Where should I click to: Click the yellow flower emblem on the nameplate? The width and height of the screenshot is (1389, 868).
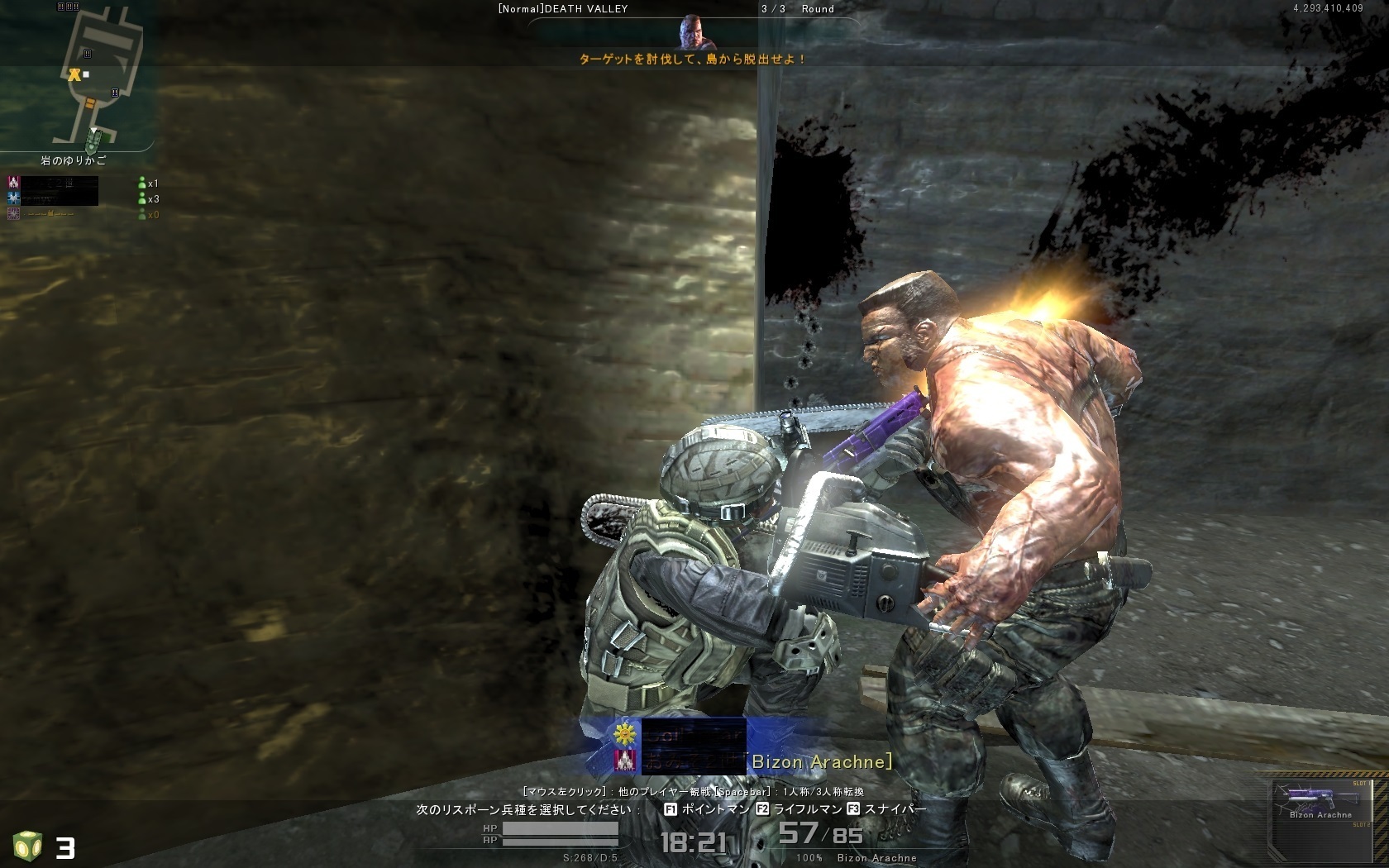pos(626,732)
